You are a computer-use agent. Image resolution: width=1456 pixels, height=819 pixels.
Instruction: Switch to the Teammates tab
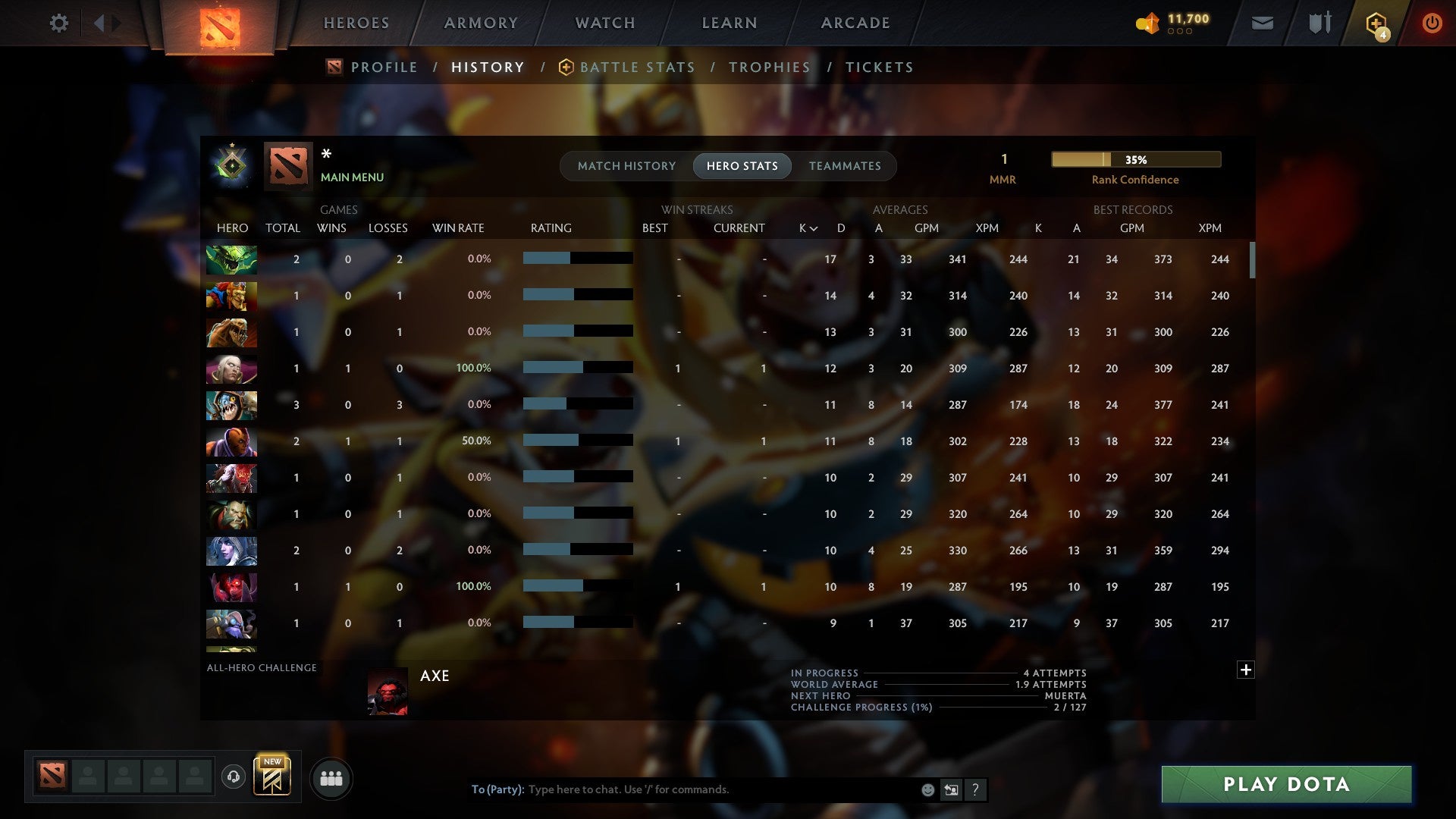pos(845,166)
